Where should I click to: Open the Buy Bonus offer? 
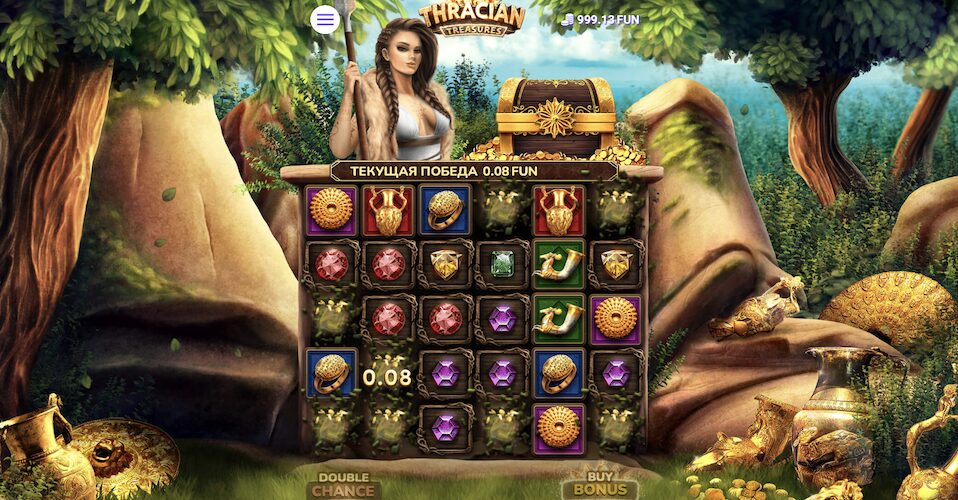tap(601, 485)
